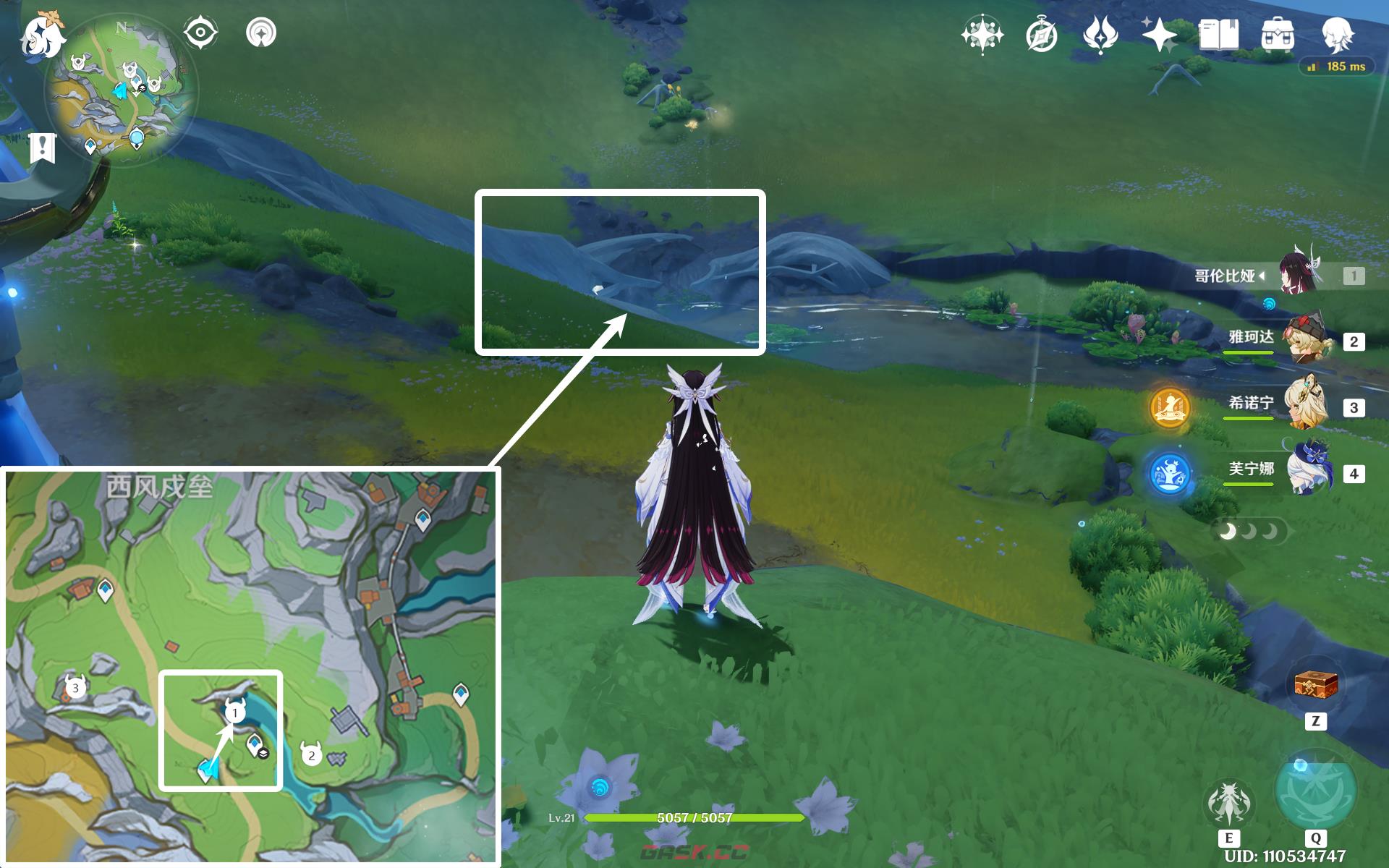Switch to party member 雅珂达

tap(1309, 339)
